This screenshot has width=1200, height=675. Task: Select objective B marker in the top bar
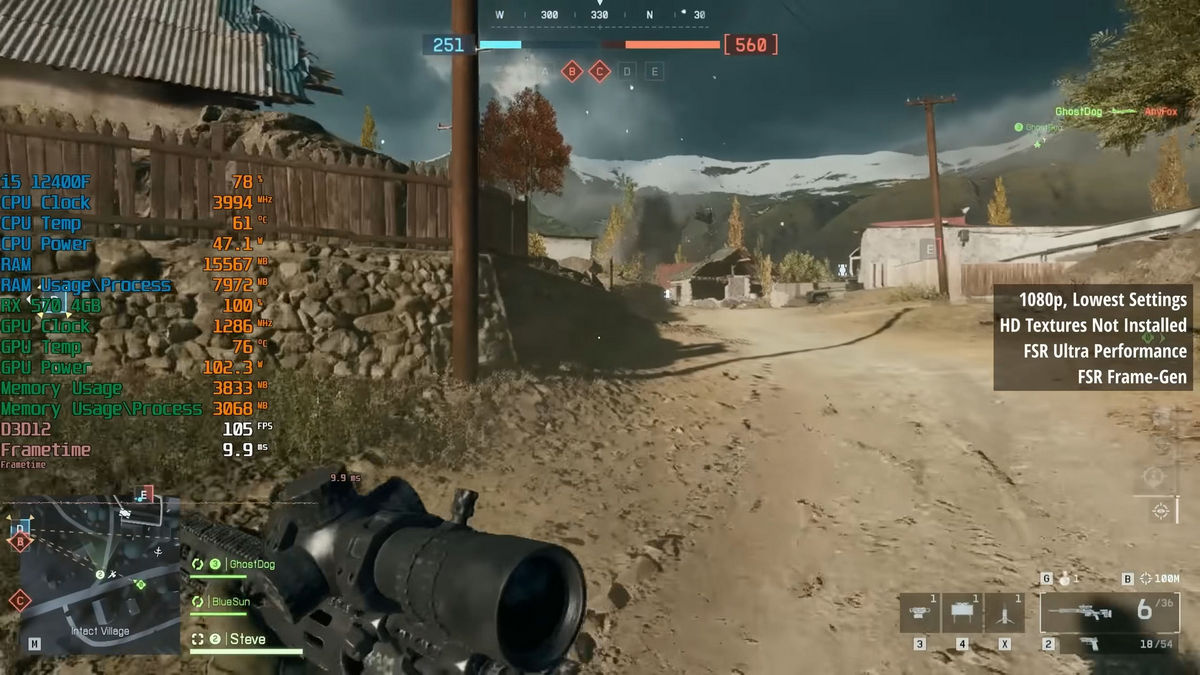pyautogui.click(x=572, y=71)
